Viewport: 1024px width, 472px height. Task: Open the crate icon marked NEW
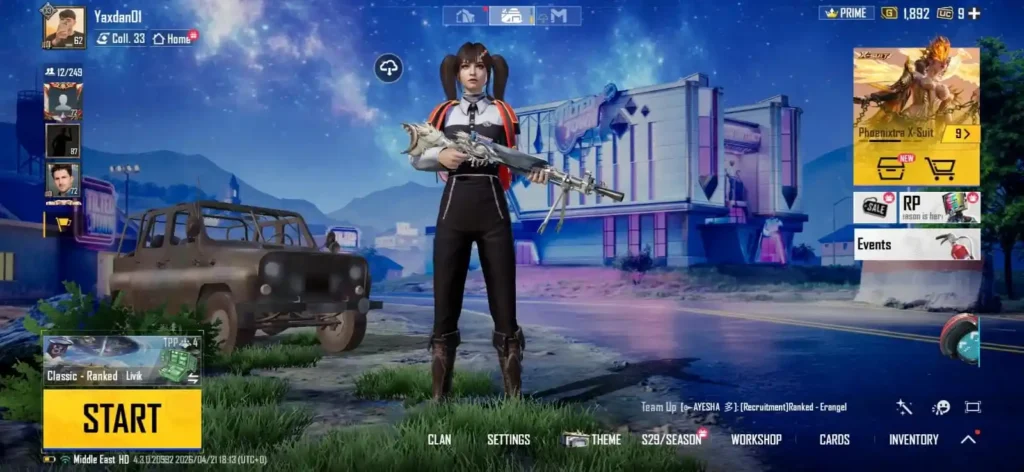coord(891,168)
